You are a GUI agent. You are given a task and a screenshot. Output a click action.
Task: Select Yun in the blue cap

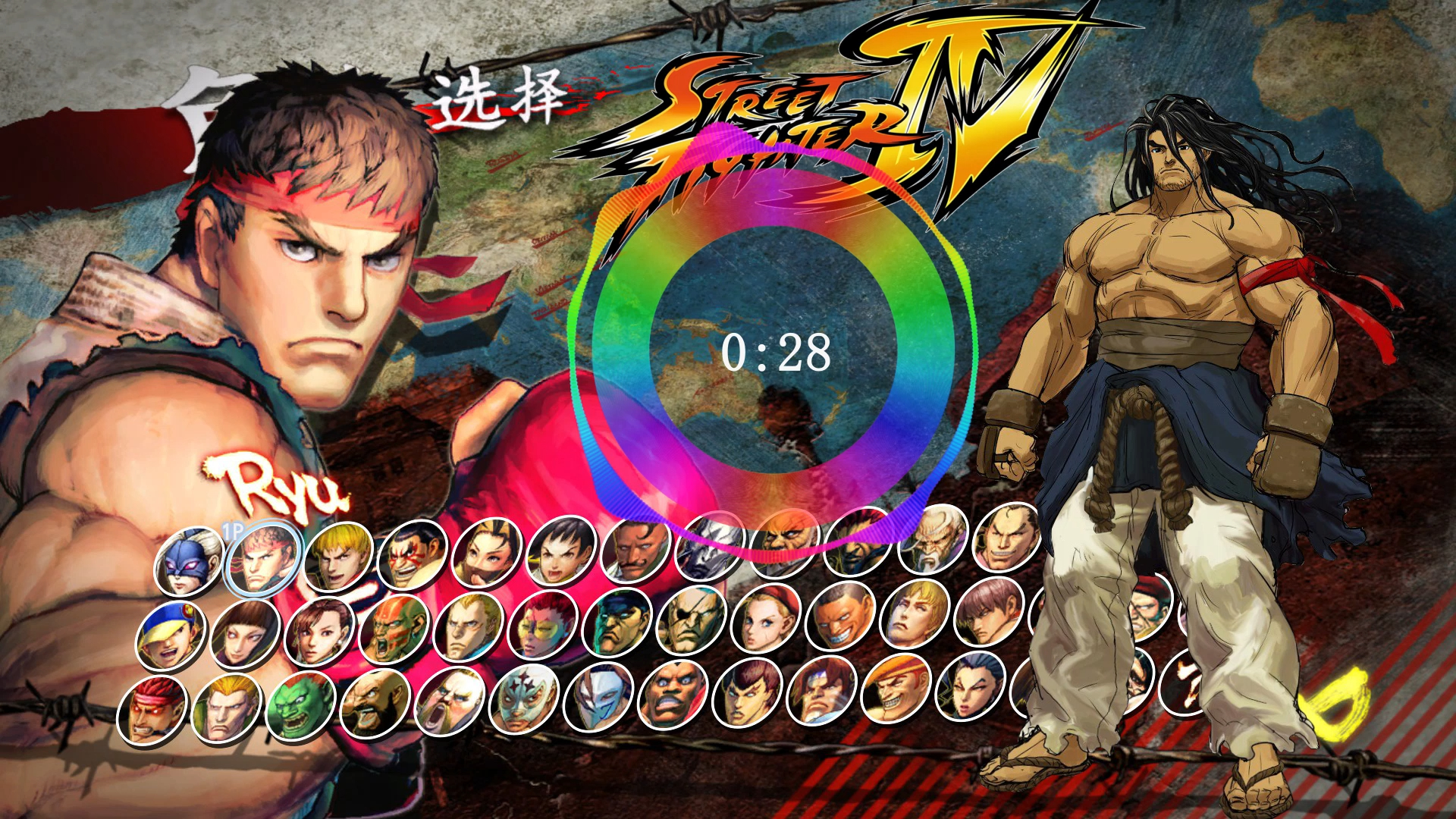[170, 635]
